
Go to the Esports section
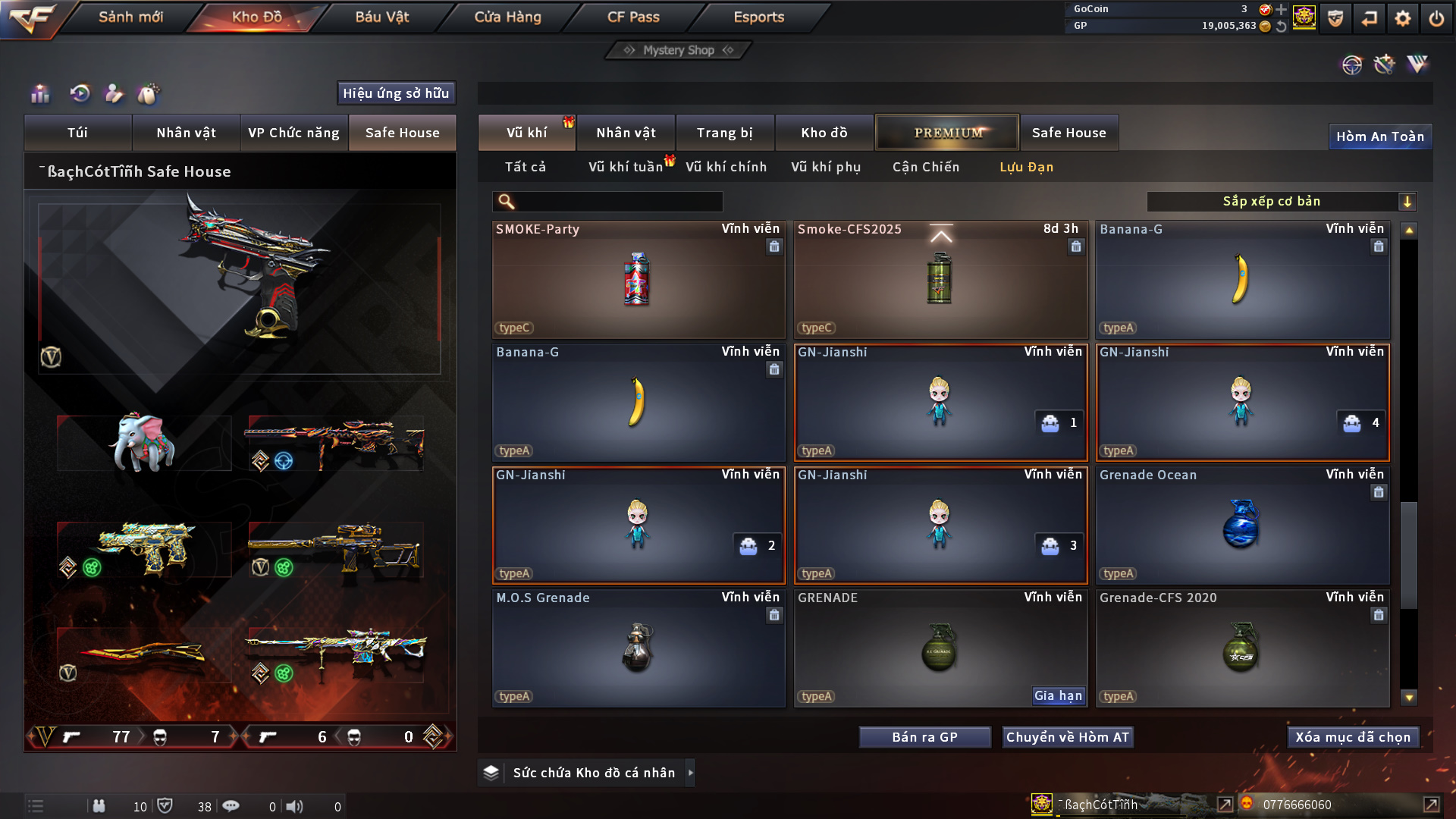pos(758,17)
